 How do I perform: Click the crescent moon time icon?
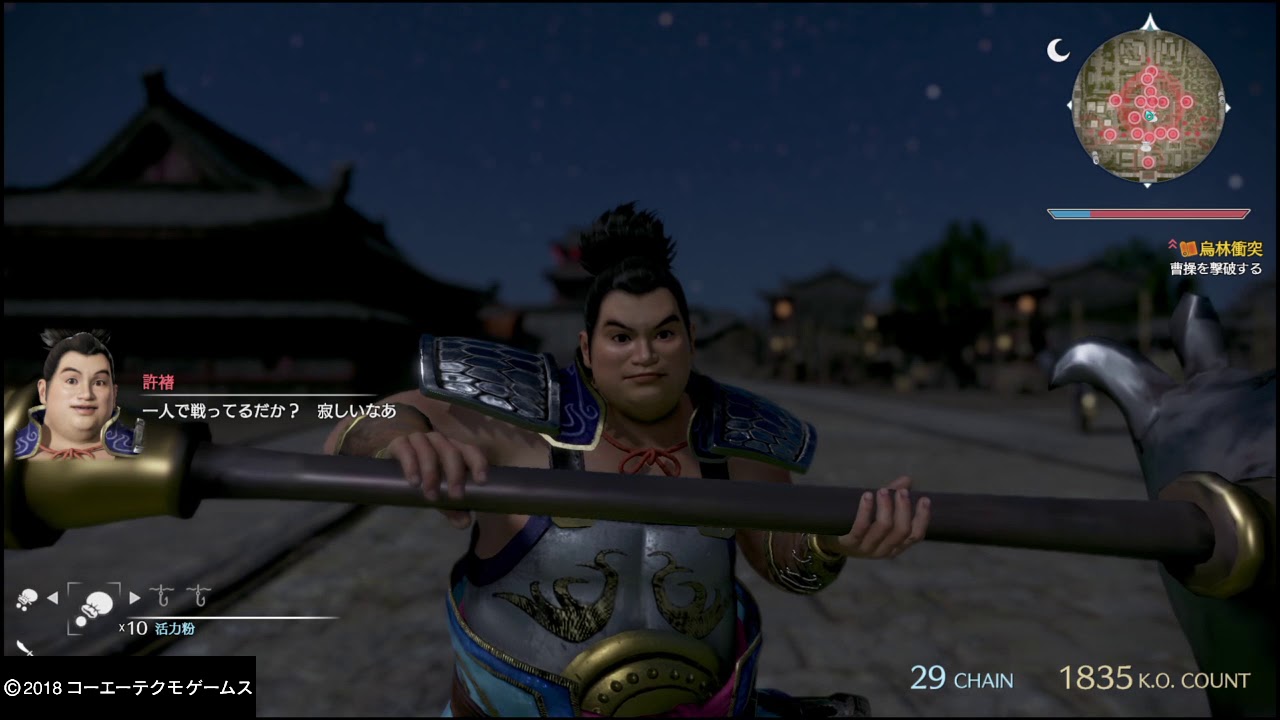pos(1058,51)
